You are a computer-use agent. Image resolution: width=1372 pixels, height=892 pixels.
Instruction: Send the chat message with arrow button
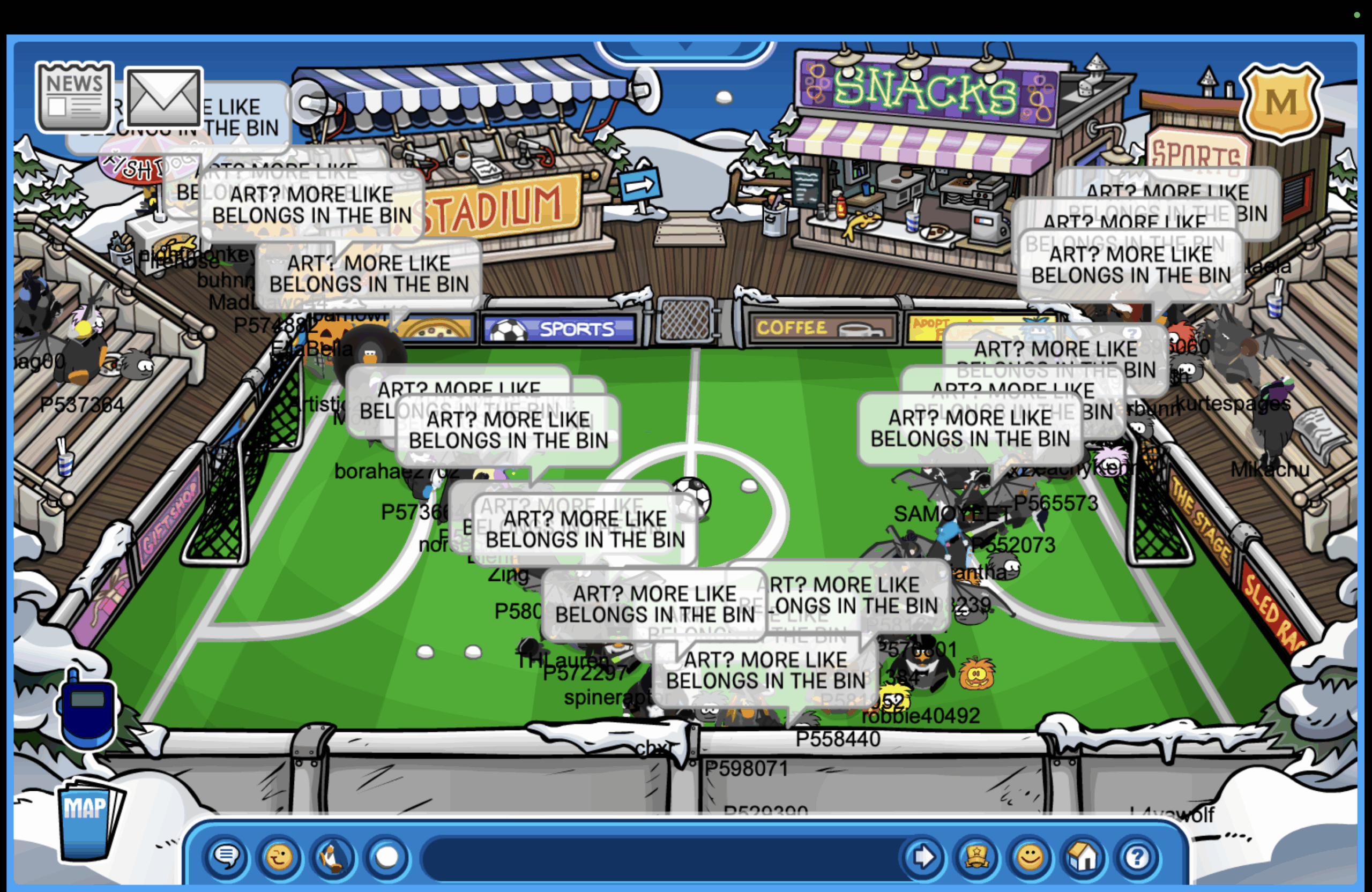coord(923,857)
